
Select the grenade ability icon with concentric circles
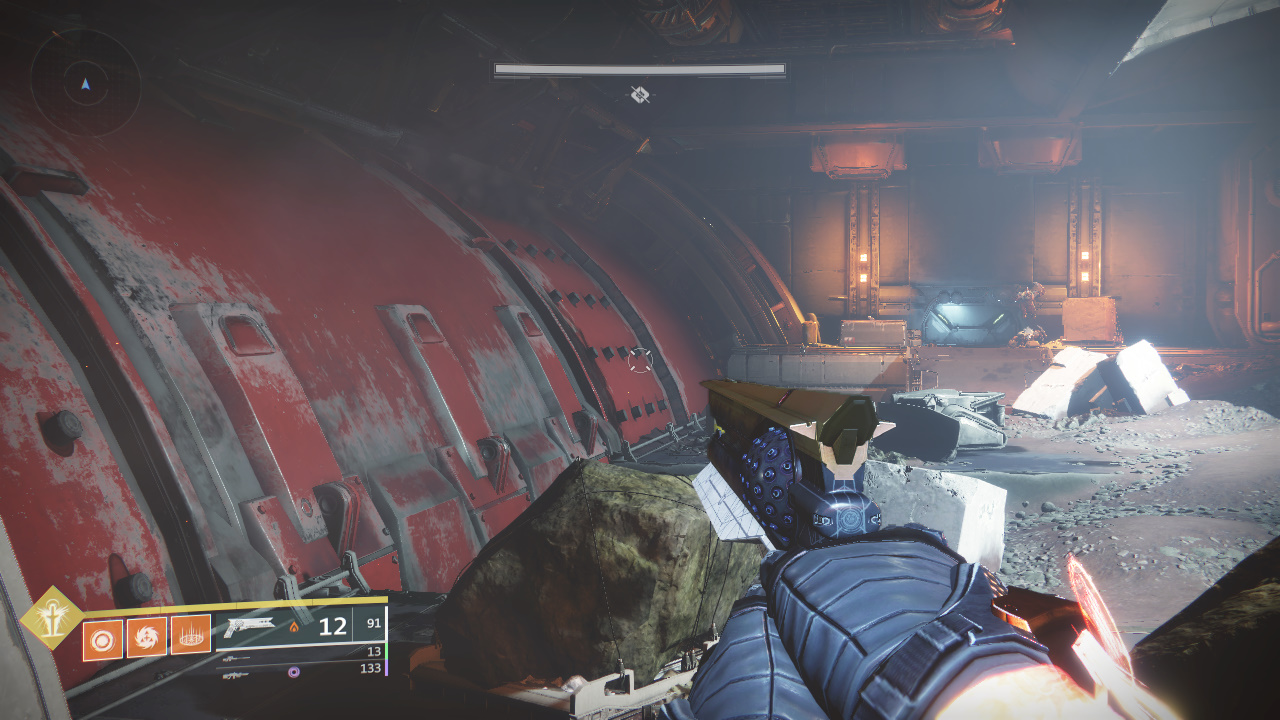pos(102,638)
